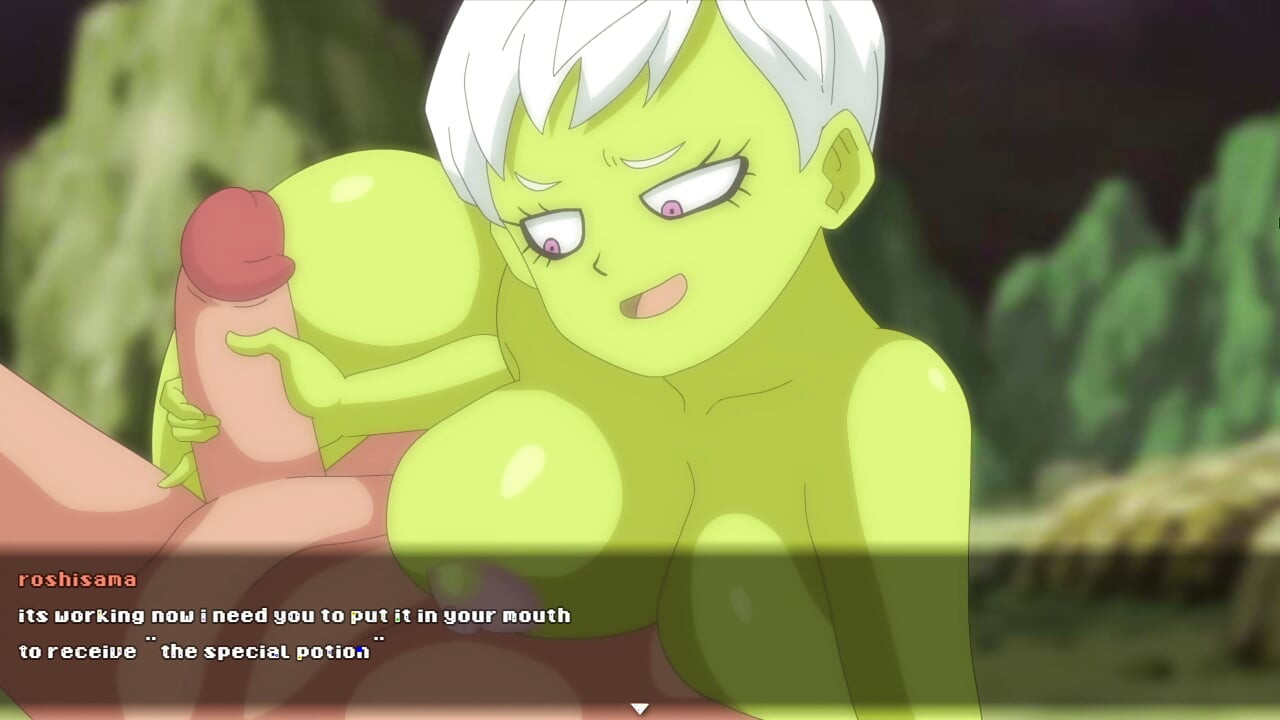Click the continue arrow to advance dialogue
Image resolution: width=1280 pixels, height=720 pixels.
pyautogui.click(x=638, y=705)
